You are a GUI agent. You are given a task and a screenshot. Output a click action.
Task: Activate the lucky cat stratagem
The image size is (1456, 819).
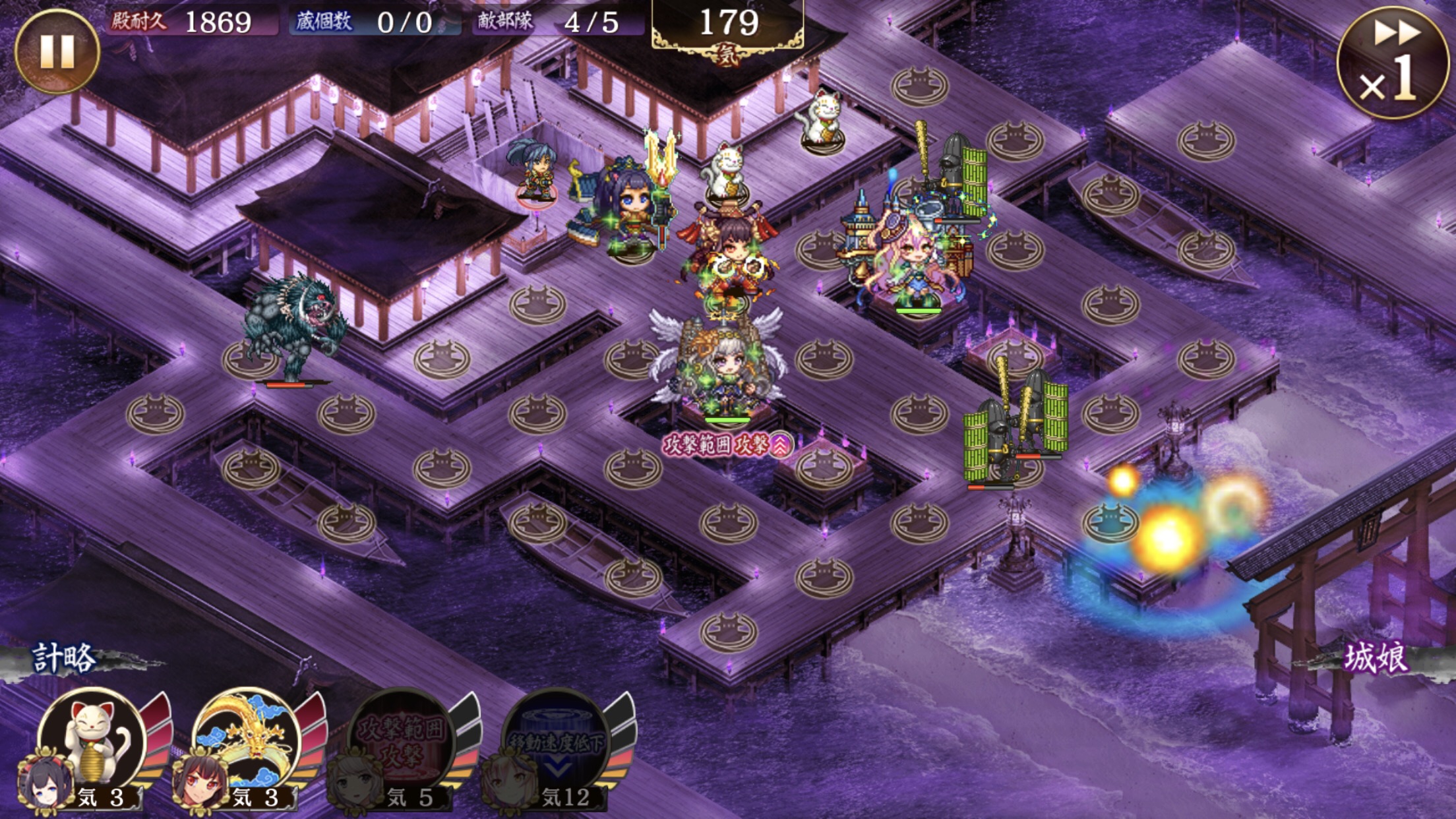point(92,740)
